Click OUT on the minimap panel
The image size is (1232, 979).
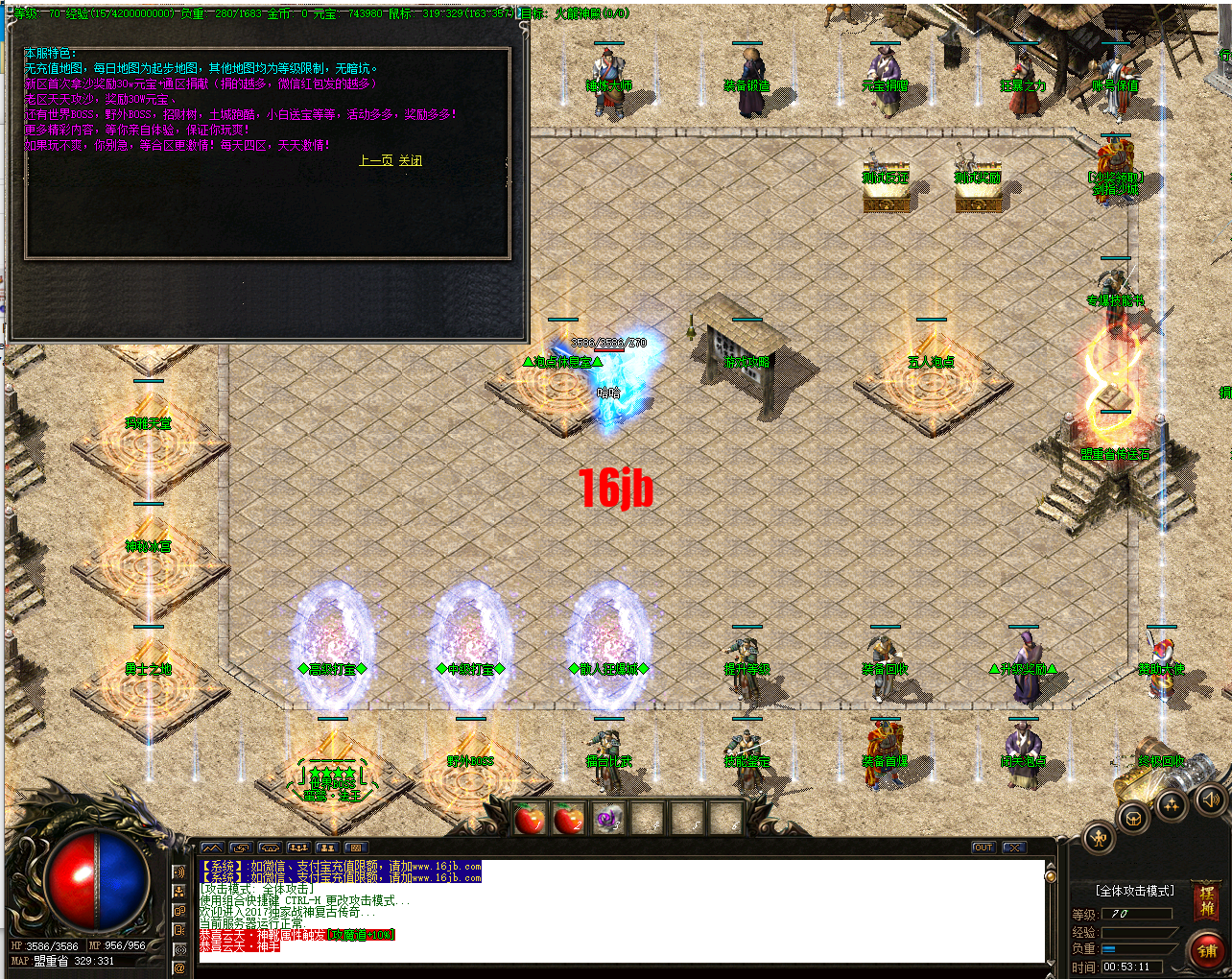983,847
